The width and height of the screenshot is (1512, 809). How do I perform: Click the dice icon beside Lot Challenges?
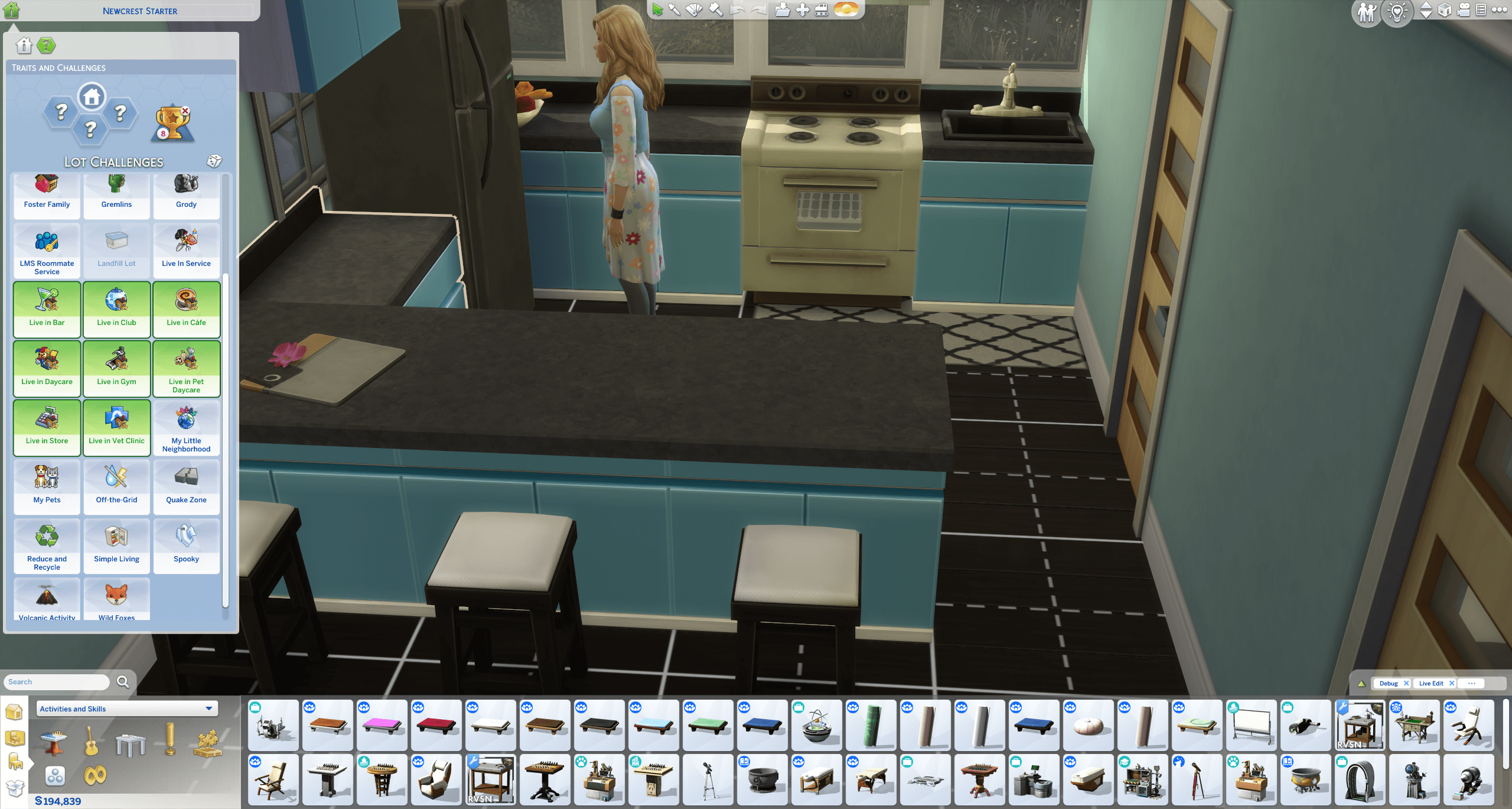(214, 161)
